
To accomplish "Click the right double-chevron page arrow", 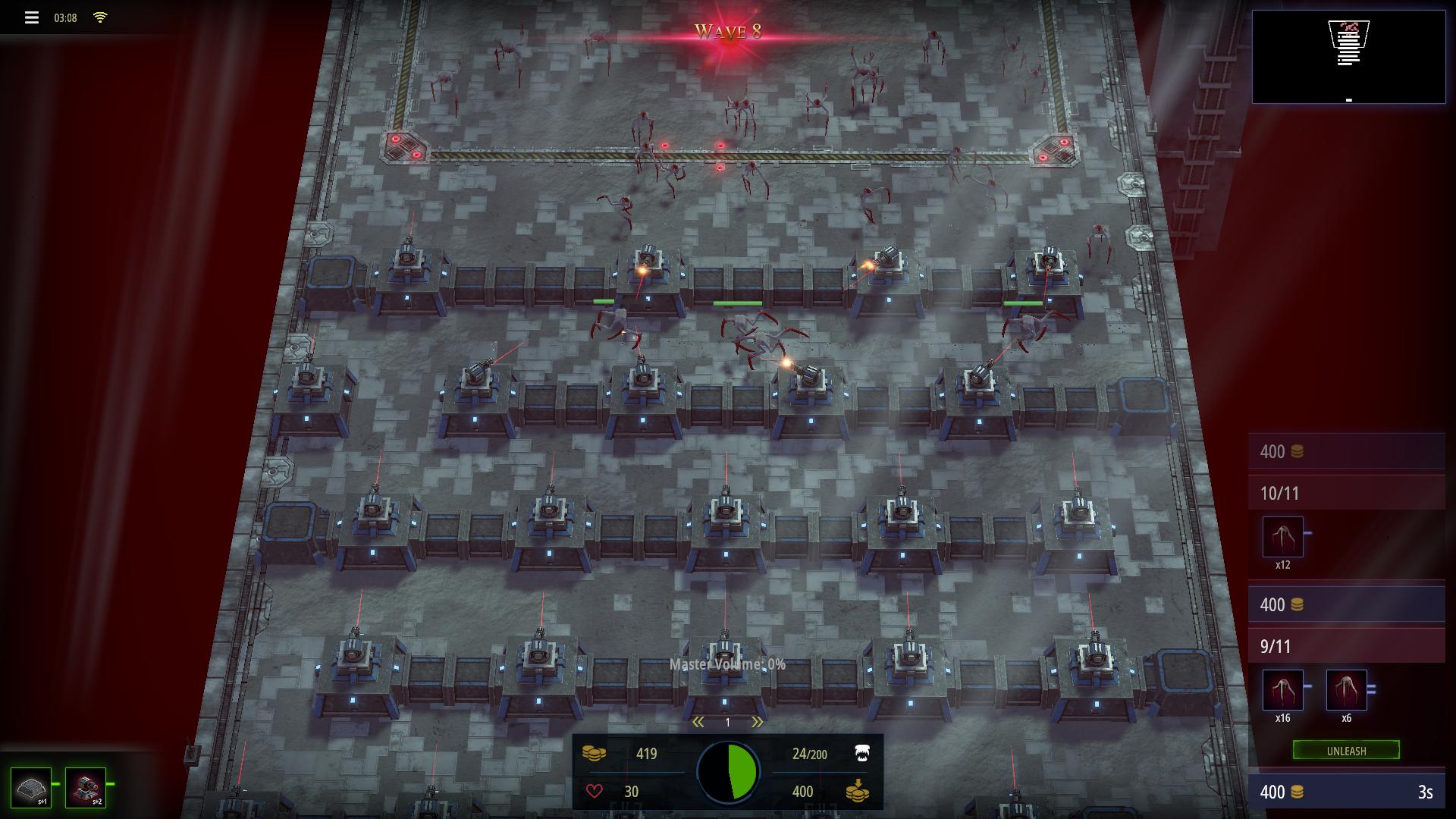I will pos(758,722).
